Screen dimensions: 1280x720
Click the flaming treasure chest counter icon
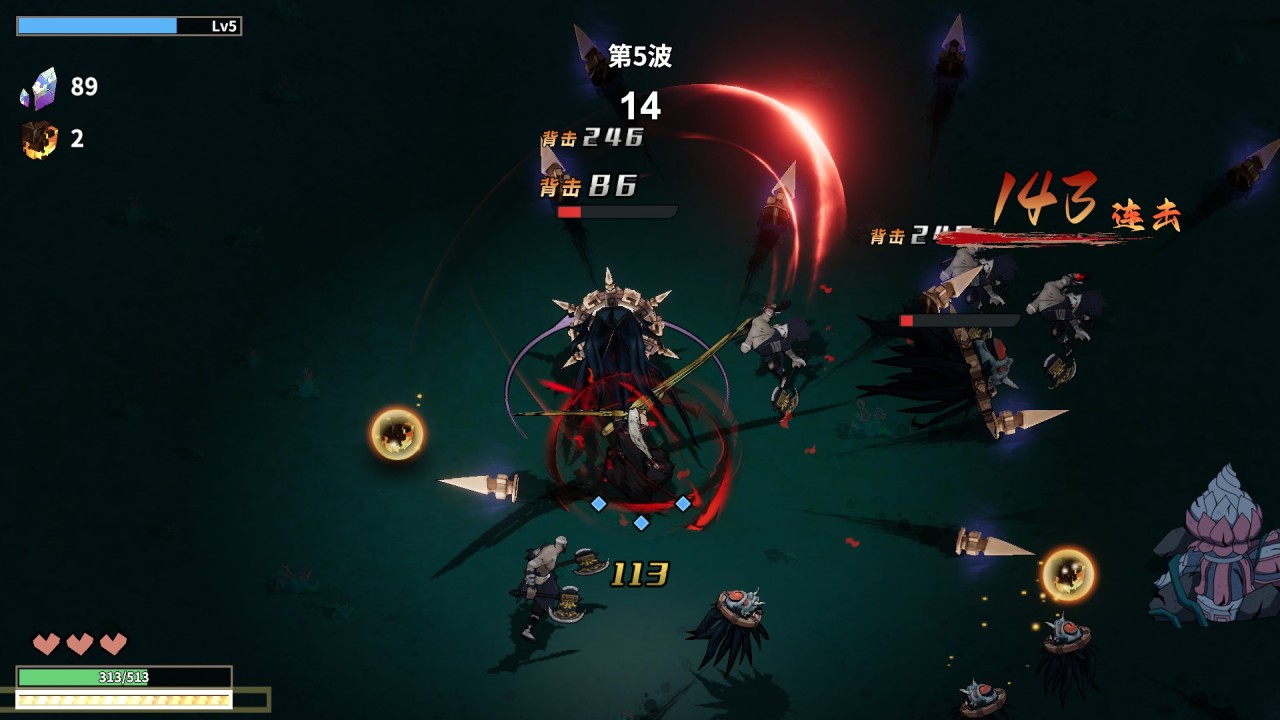point(39,139)
